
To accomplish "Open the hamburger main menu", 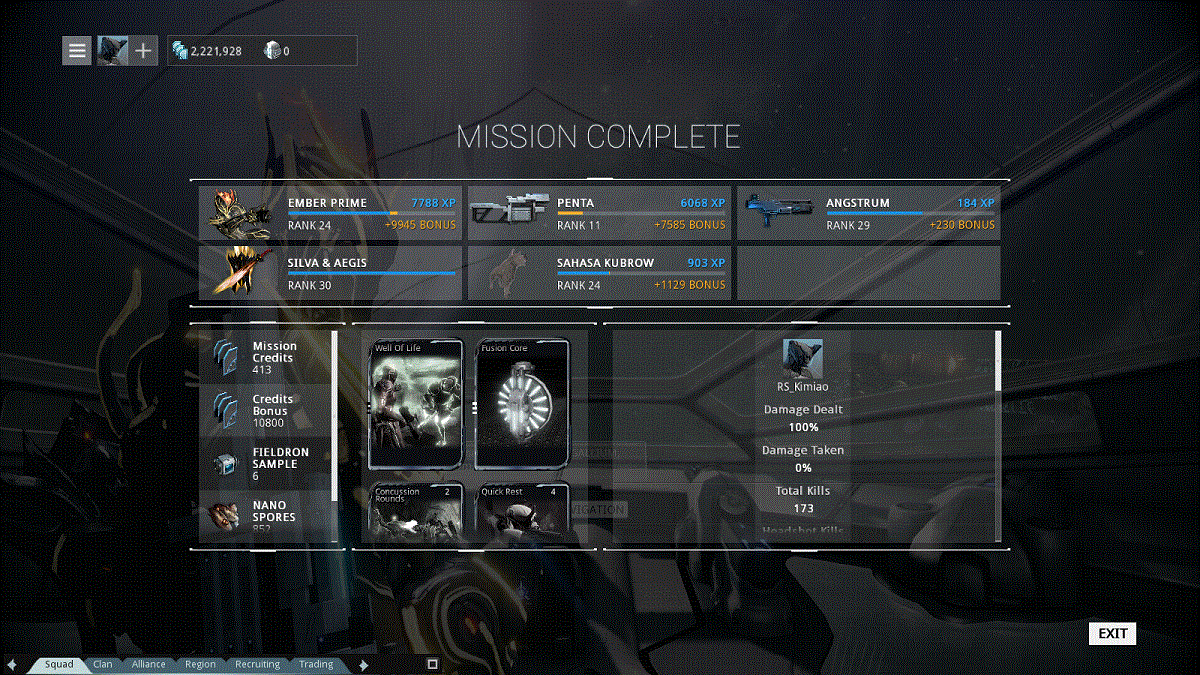I will [77, 50].
